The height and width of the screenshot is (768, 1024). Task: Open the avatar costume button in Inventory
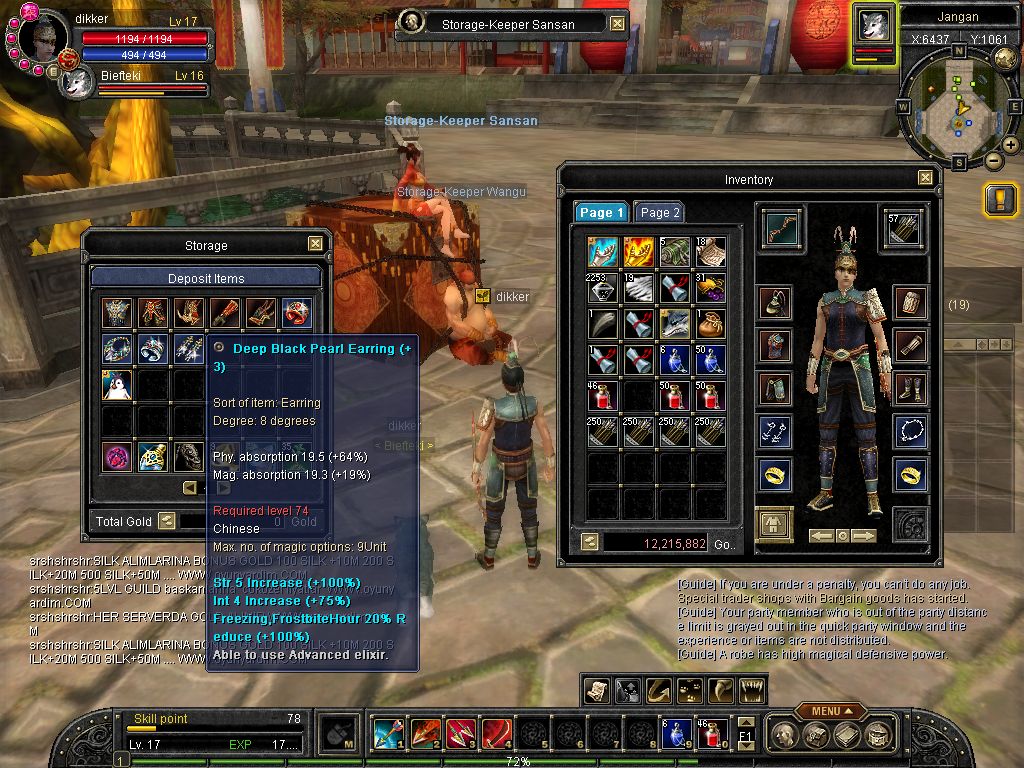(x=774, y=524)
